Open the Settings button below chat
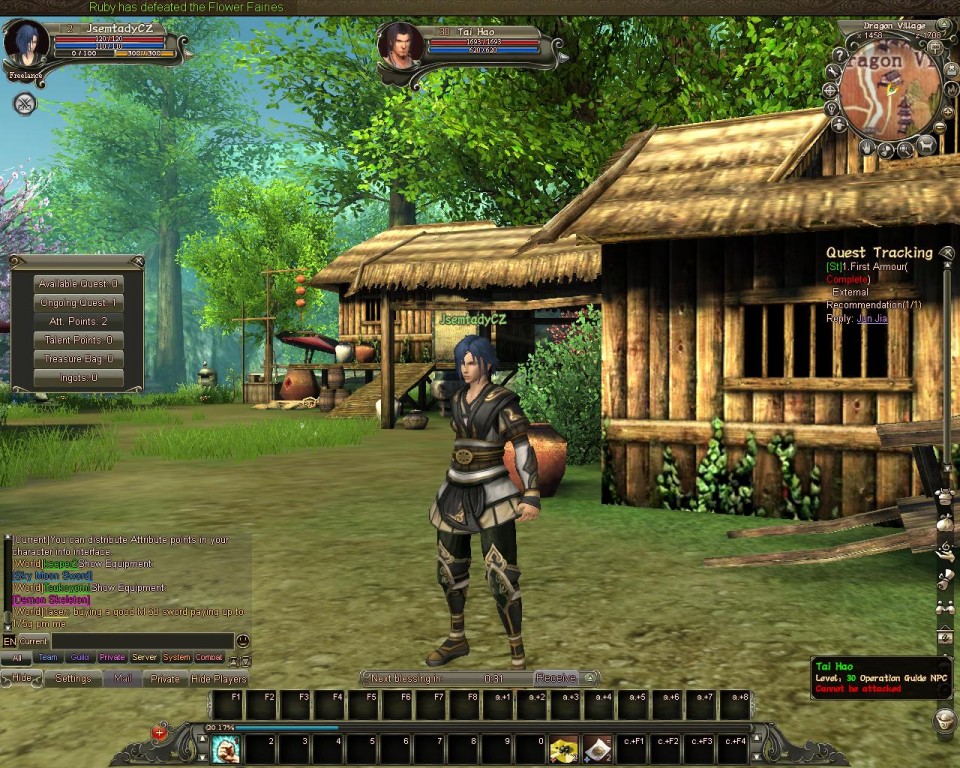The width and height of the screenshot is (960, 768). click(x=73, y=679)
